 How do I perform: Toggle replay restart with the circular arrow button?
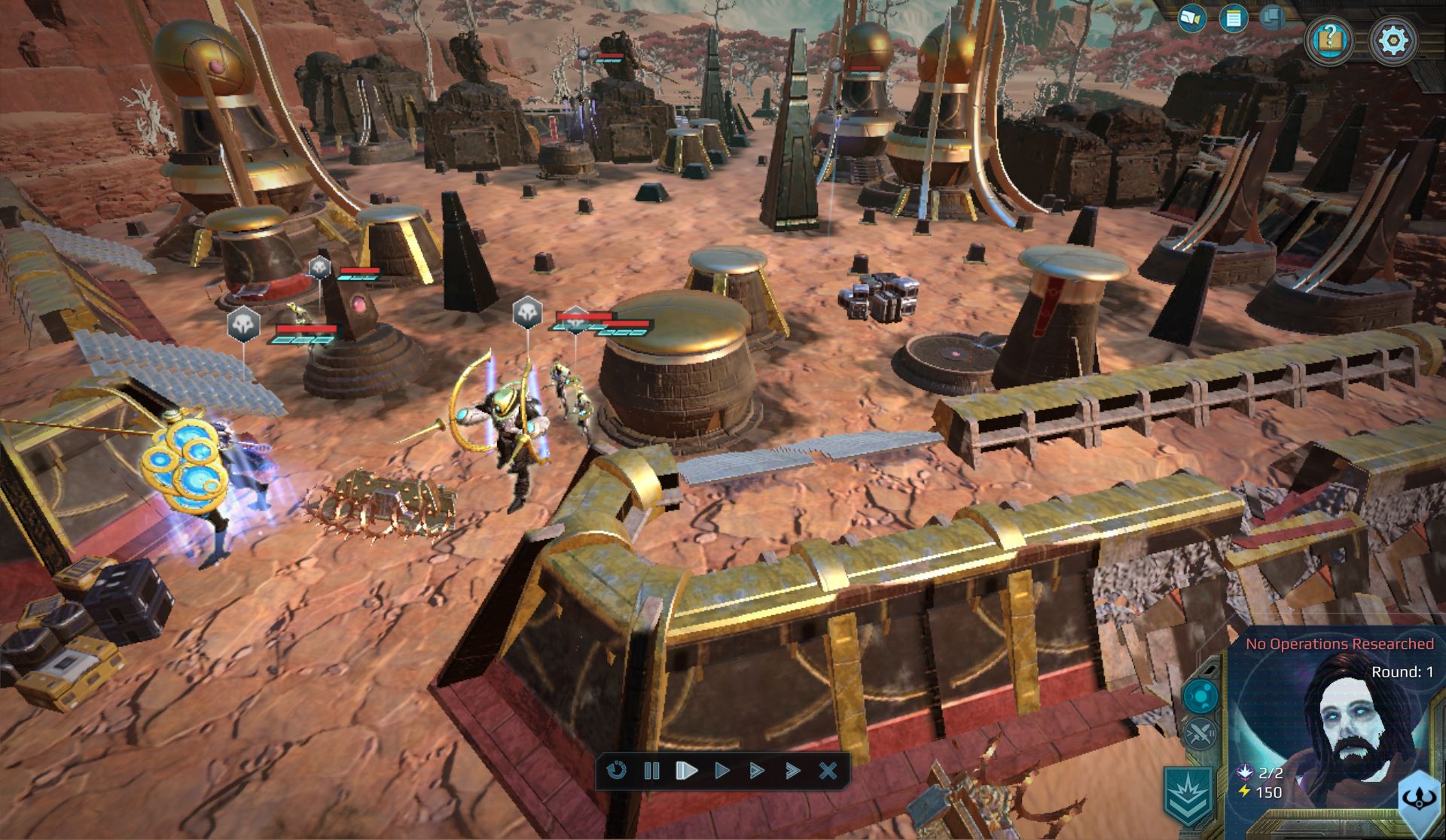(x=616, y=771)
